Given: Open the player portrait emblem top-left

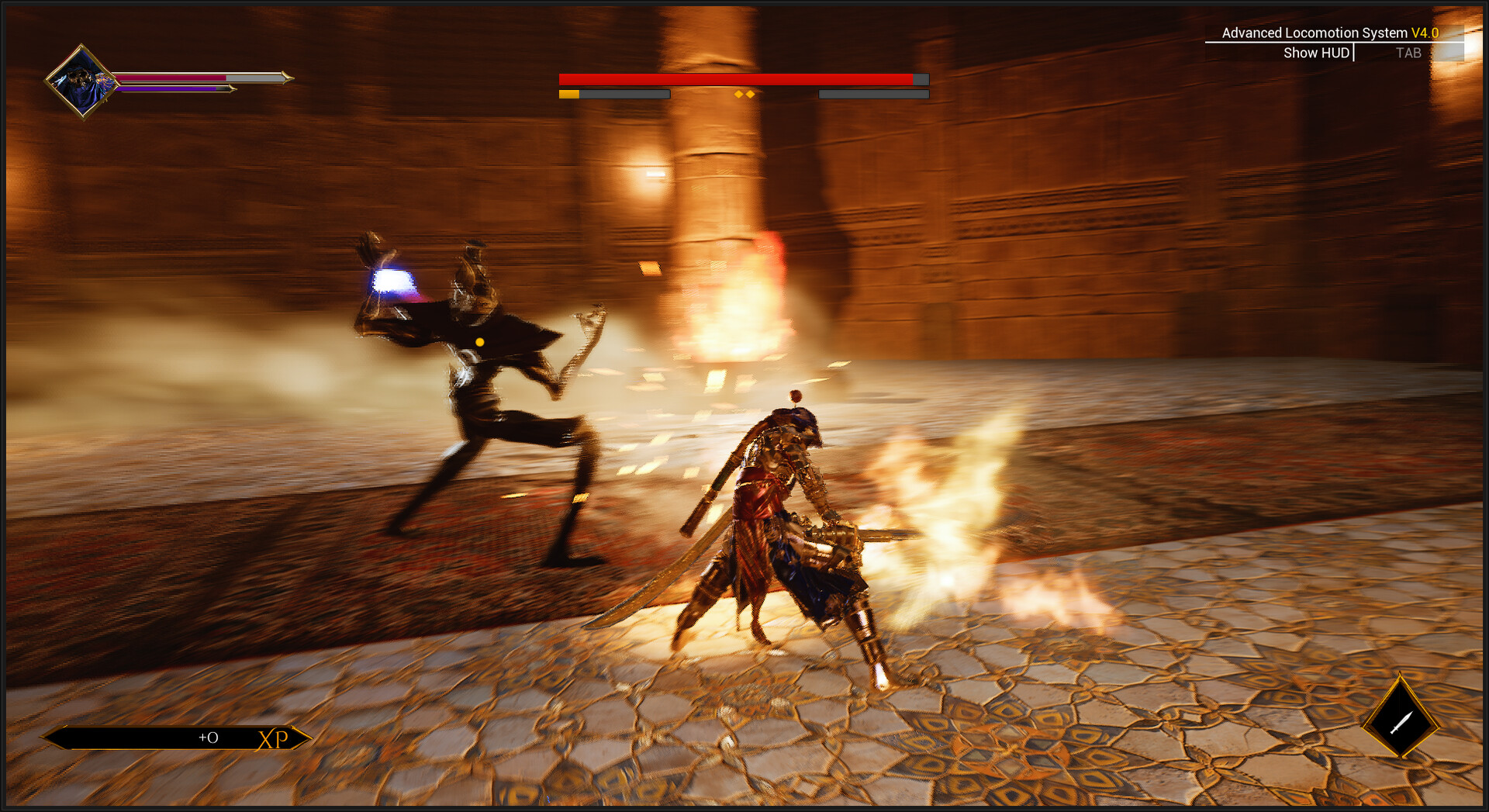Looking at the screenshot, I should (83, 80).
